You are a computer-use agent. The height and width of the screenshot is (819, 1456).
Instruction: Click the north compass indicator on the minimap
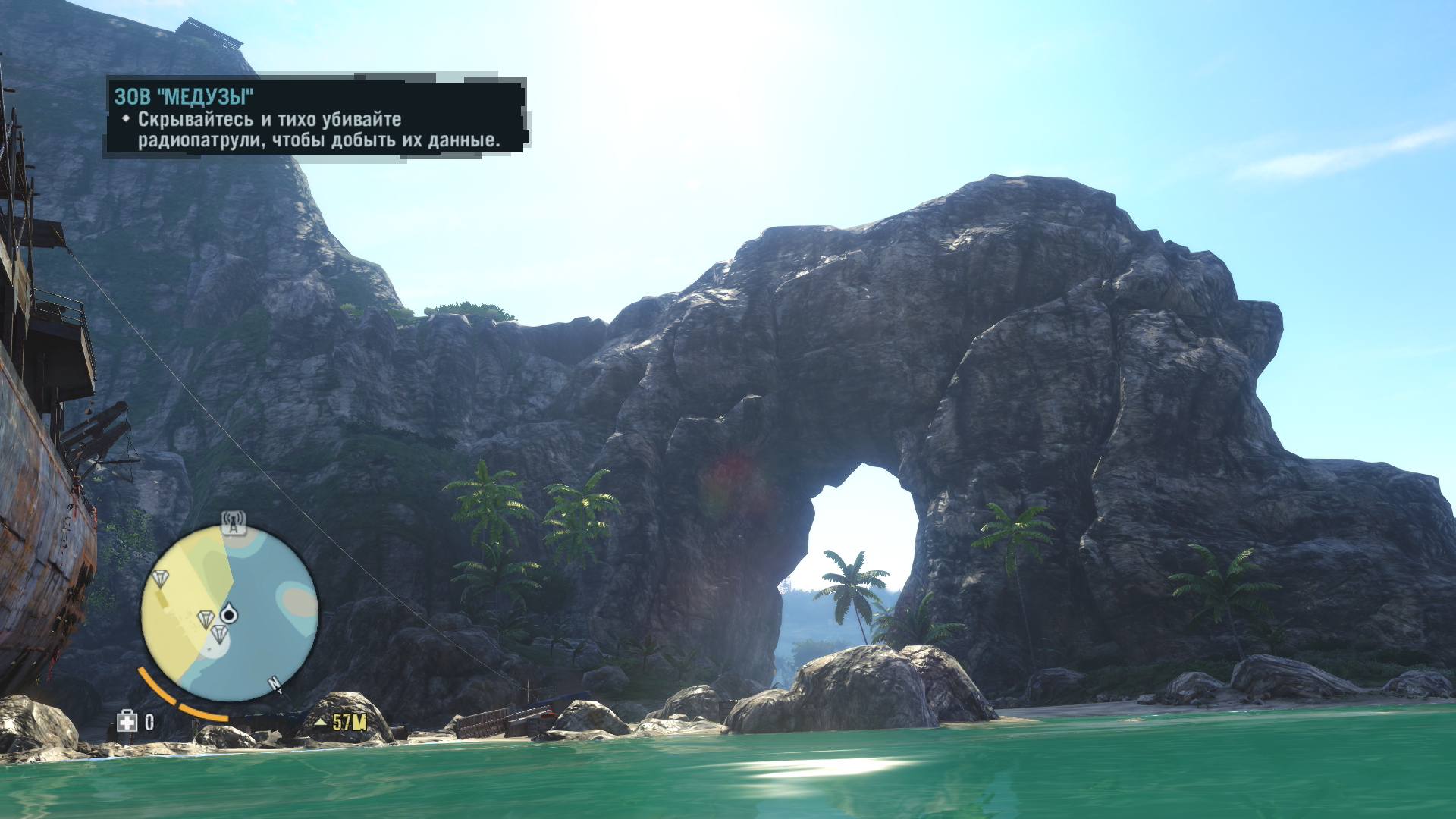275,686
